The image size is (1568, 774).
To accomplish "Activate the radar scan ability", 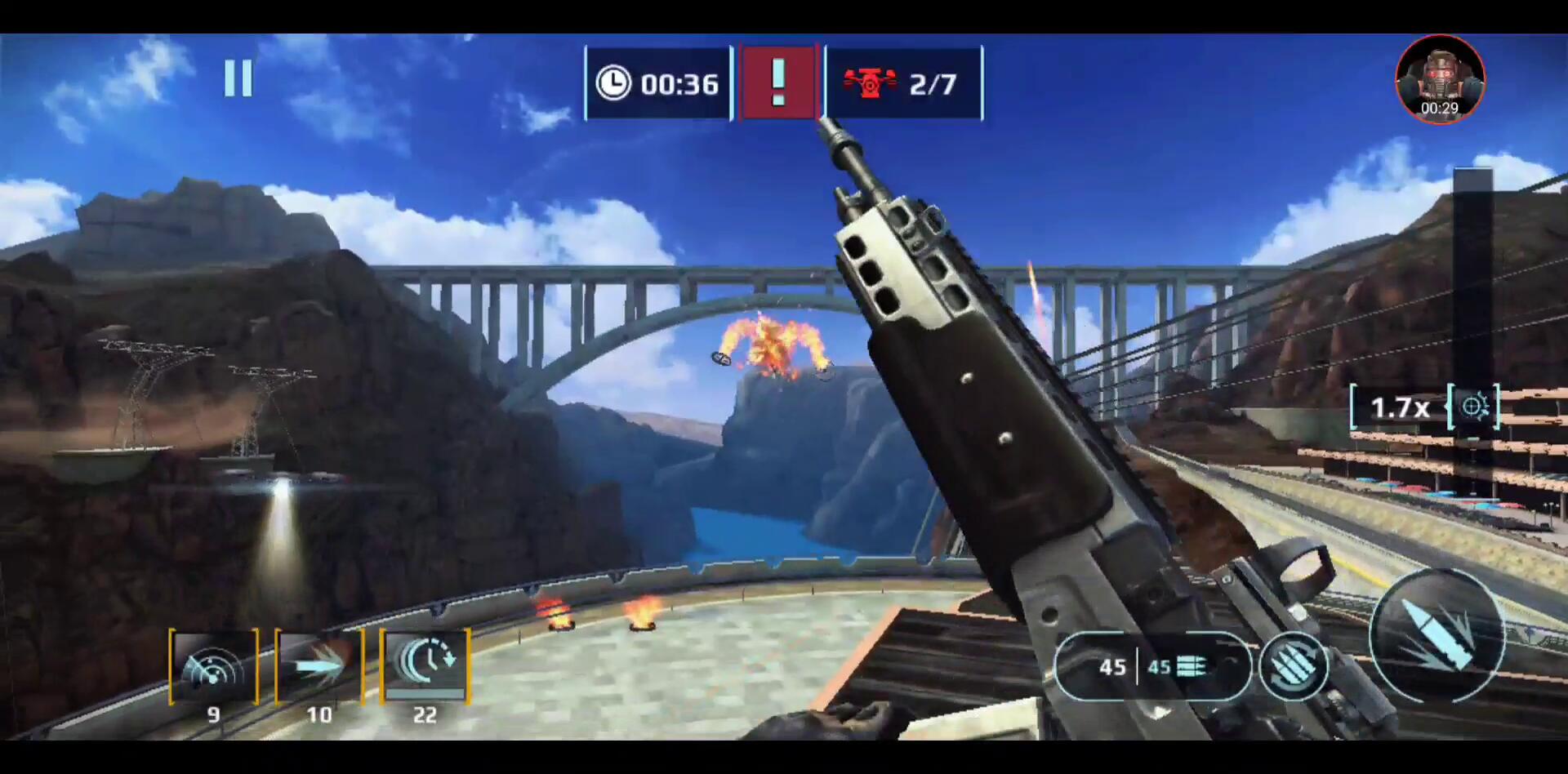I will coord(214,667).
